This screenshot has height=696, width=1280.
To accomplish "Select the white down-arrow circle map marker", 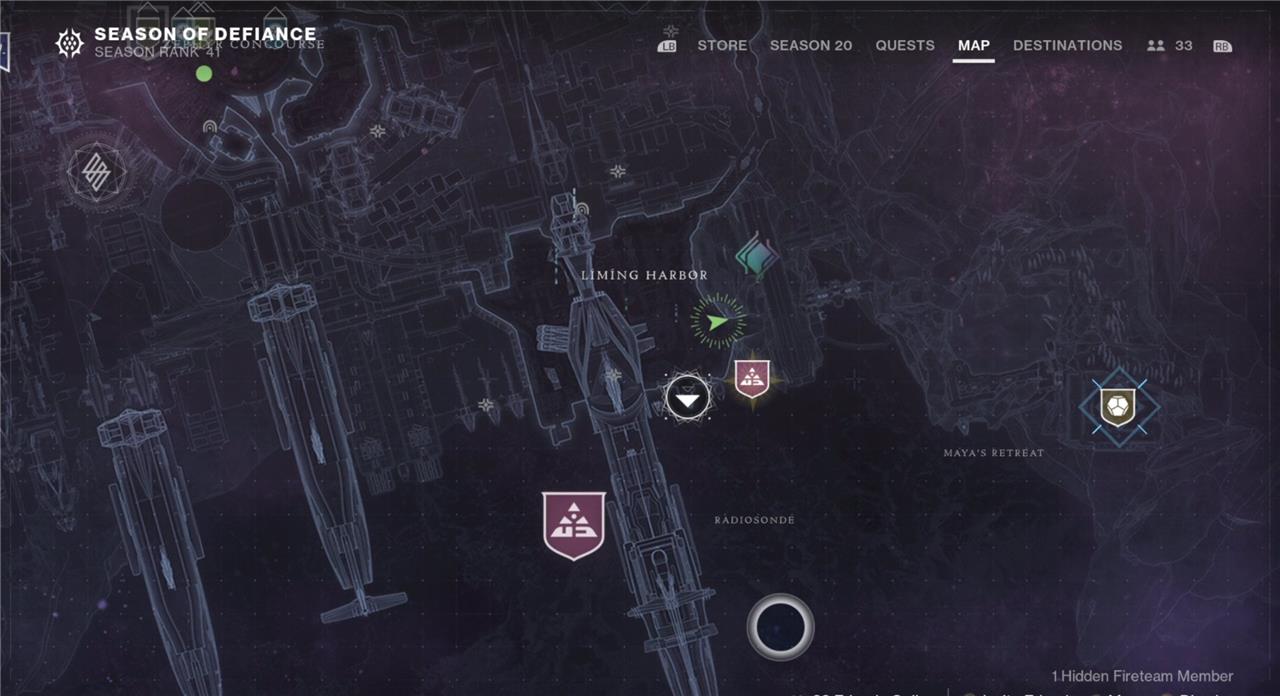I will pyautogui.click(x=688, y=398).
